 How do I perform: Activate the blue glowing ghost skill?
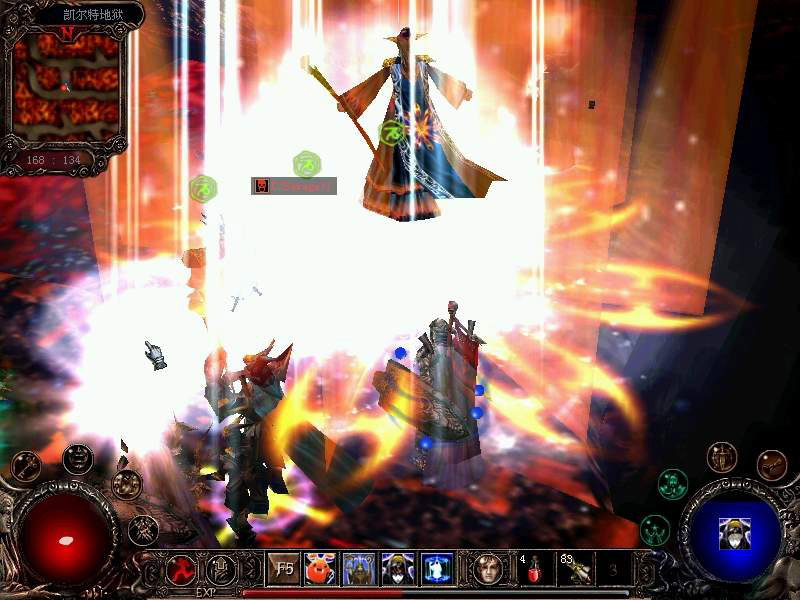click(x=437, y=569)
